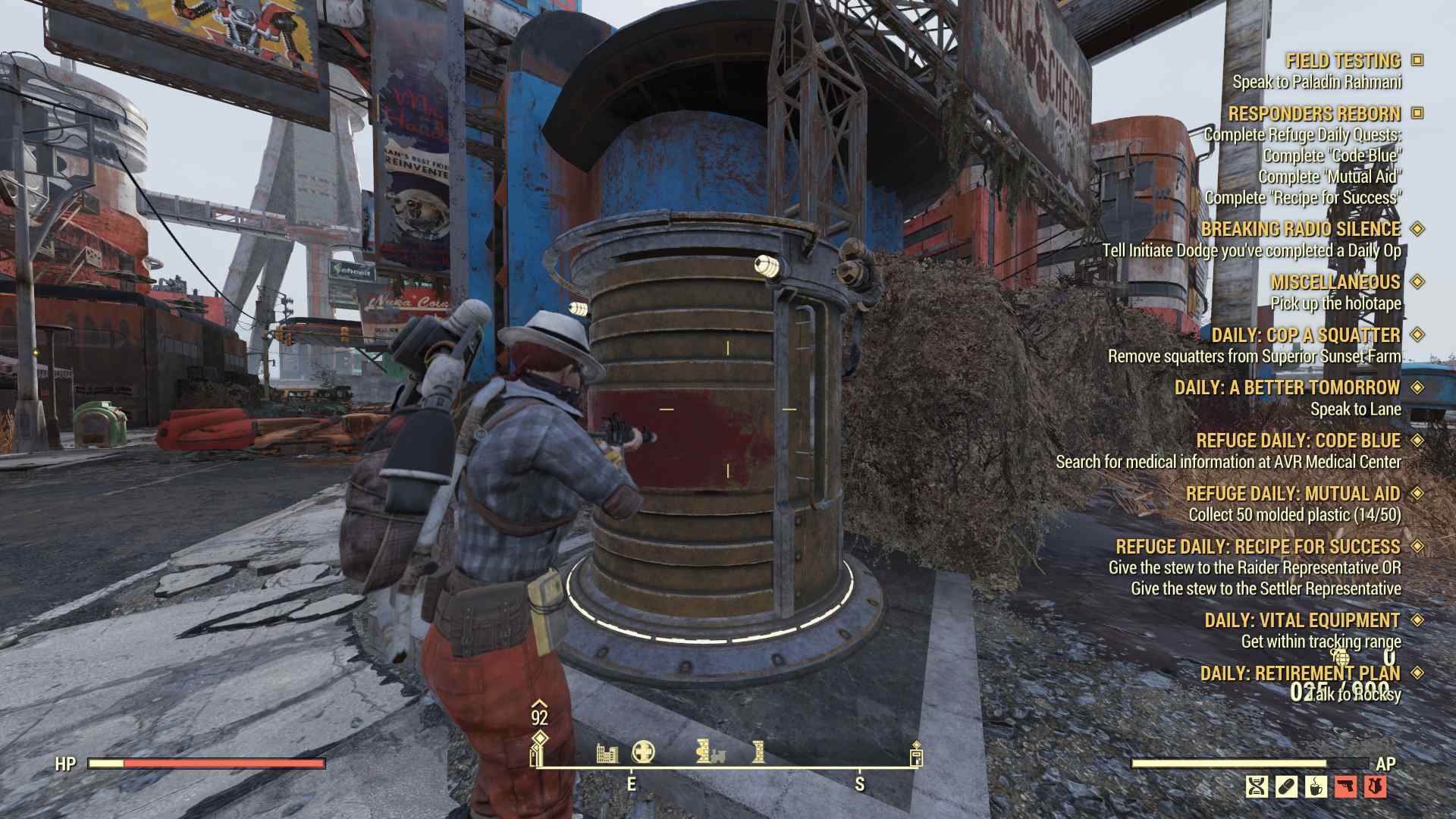Select the mutations DNA status icon
Viewport: 1456px width, 819px height.
[1257, 786]
